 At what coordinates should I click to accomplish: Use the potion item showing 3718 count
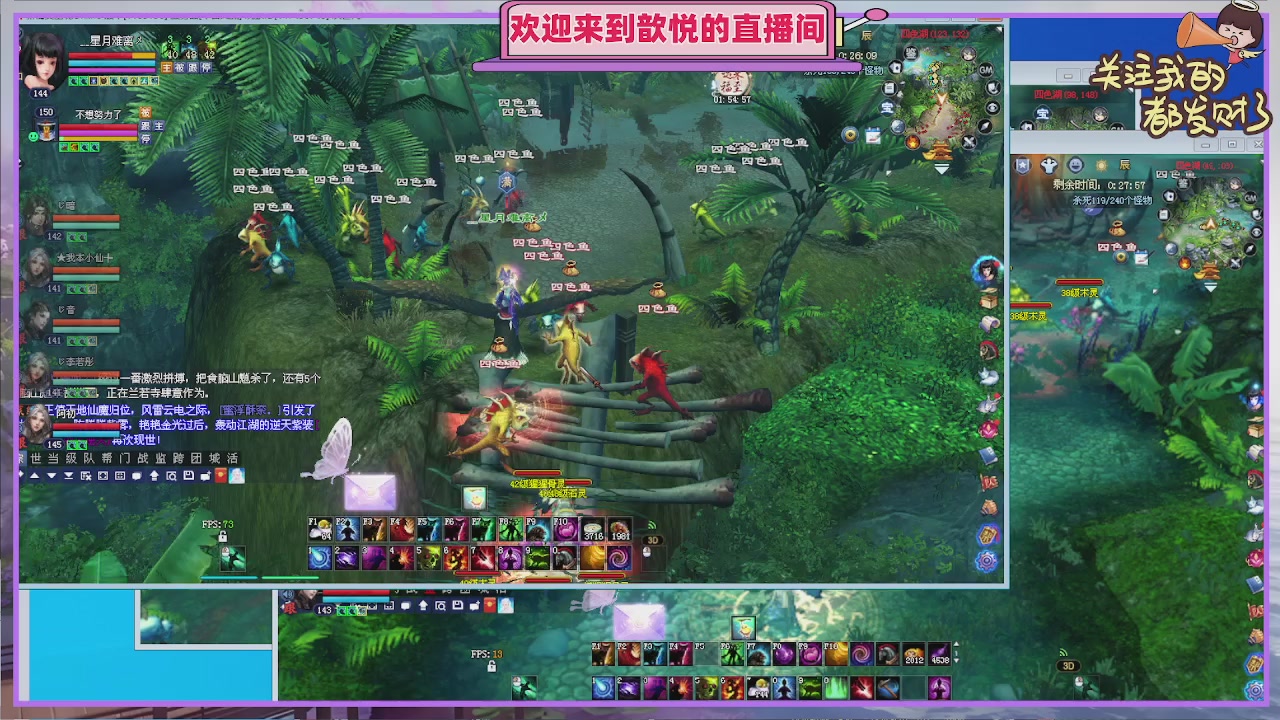pyautogui.click(x=590, y=528)
